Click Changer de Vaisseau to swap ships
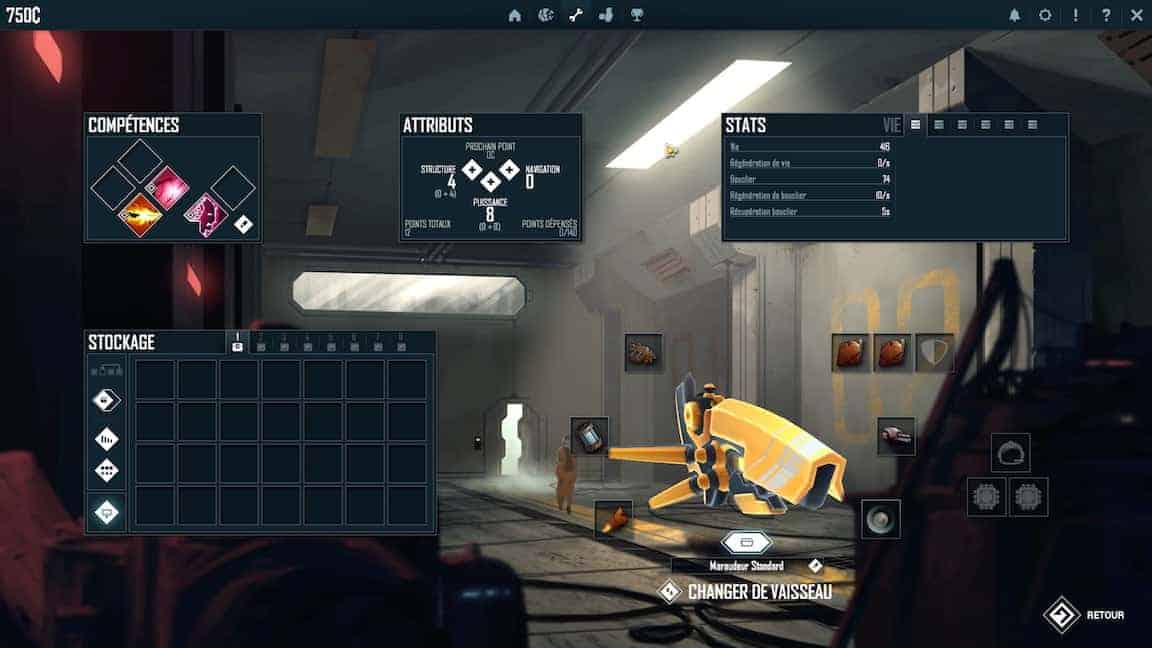This screenshot has width=1152, height=648. (x=759, y=592)
